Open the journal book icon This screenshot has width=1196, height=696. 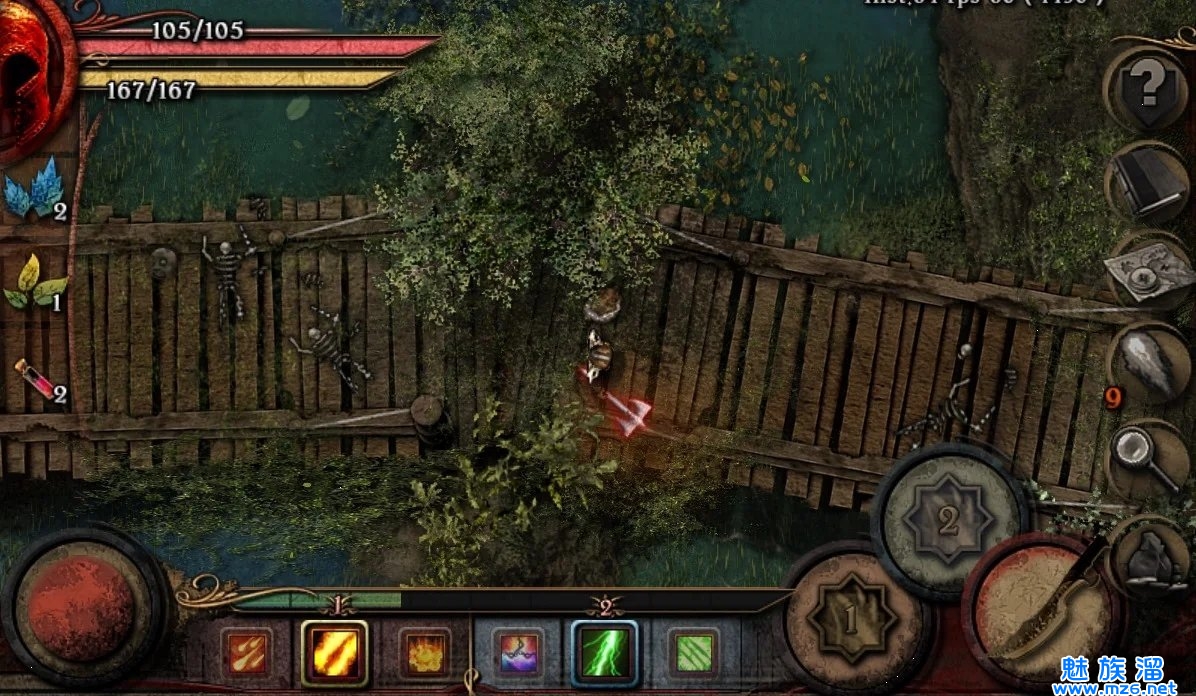click(1147, 183)
